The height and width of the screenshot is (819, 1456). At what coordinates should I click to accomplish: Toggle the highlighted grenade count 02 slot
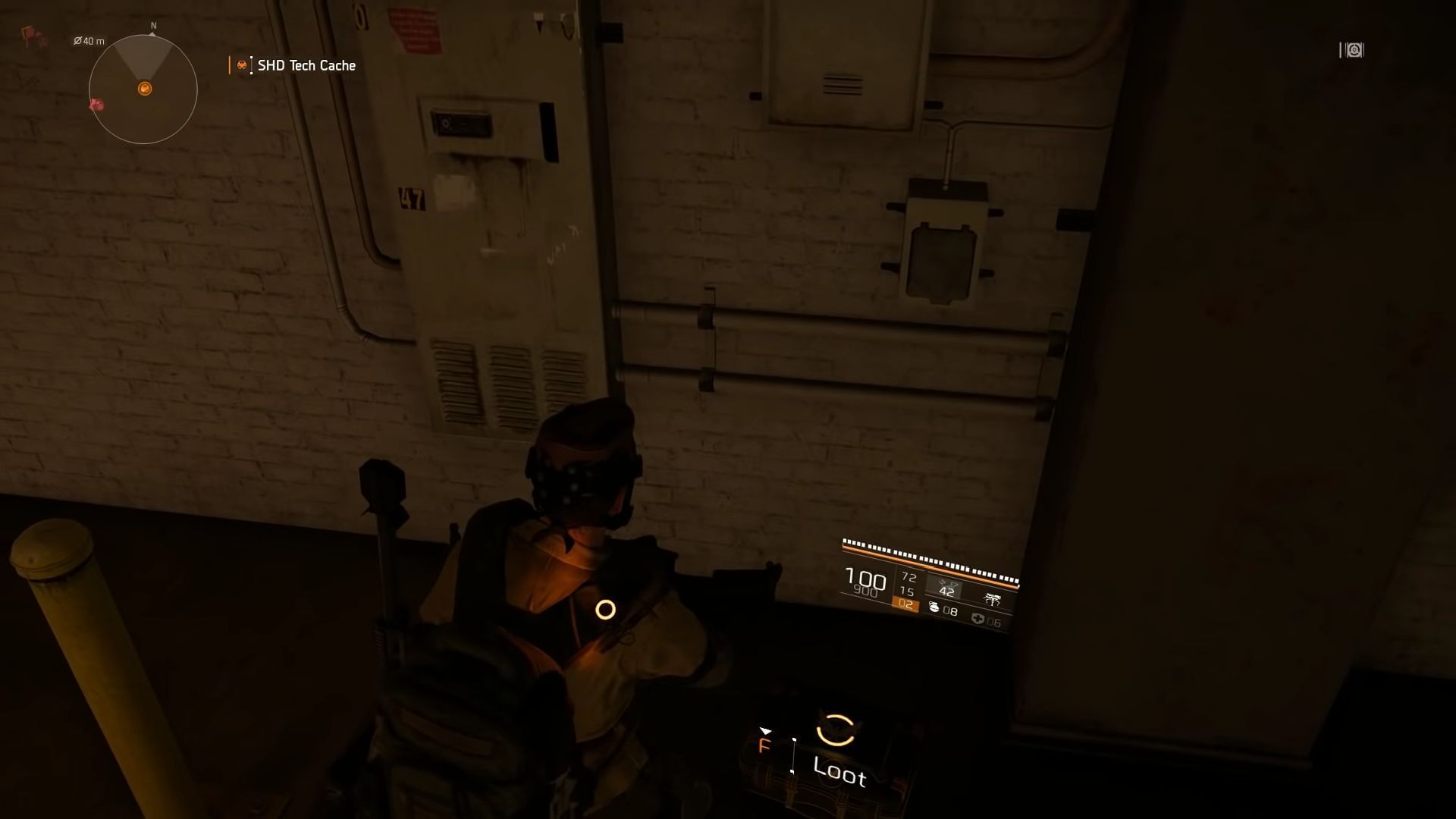tap(905, 605)
